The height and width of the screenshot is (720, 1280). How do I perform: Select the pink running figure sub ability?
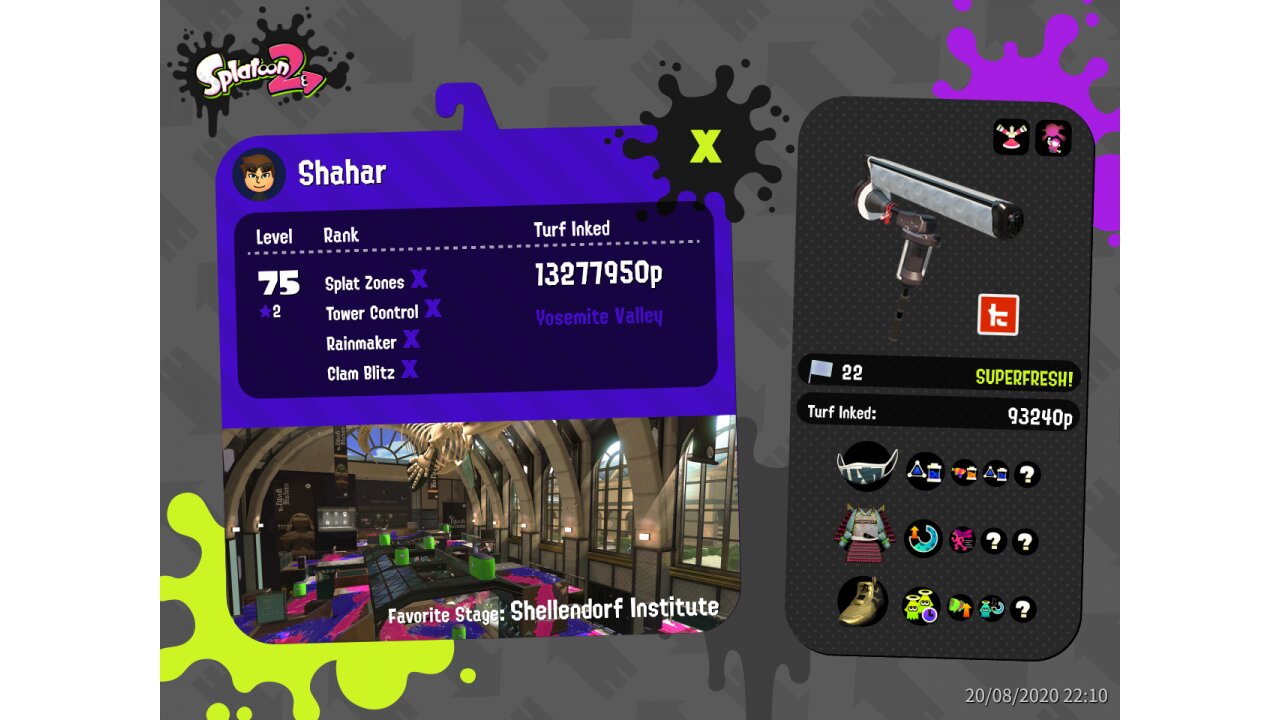tap(962, 541)
